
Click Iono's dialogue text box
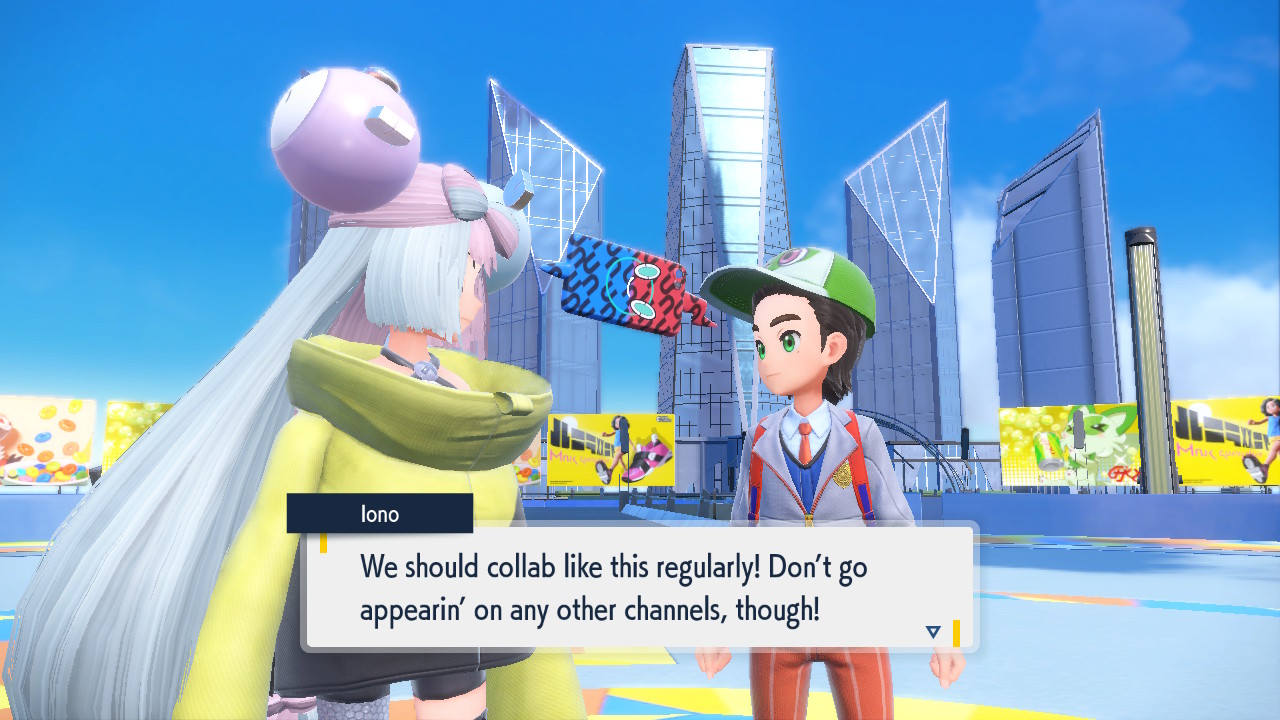tap(638, 587)
